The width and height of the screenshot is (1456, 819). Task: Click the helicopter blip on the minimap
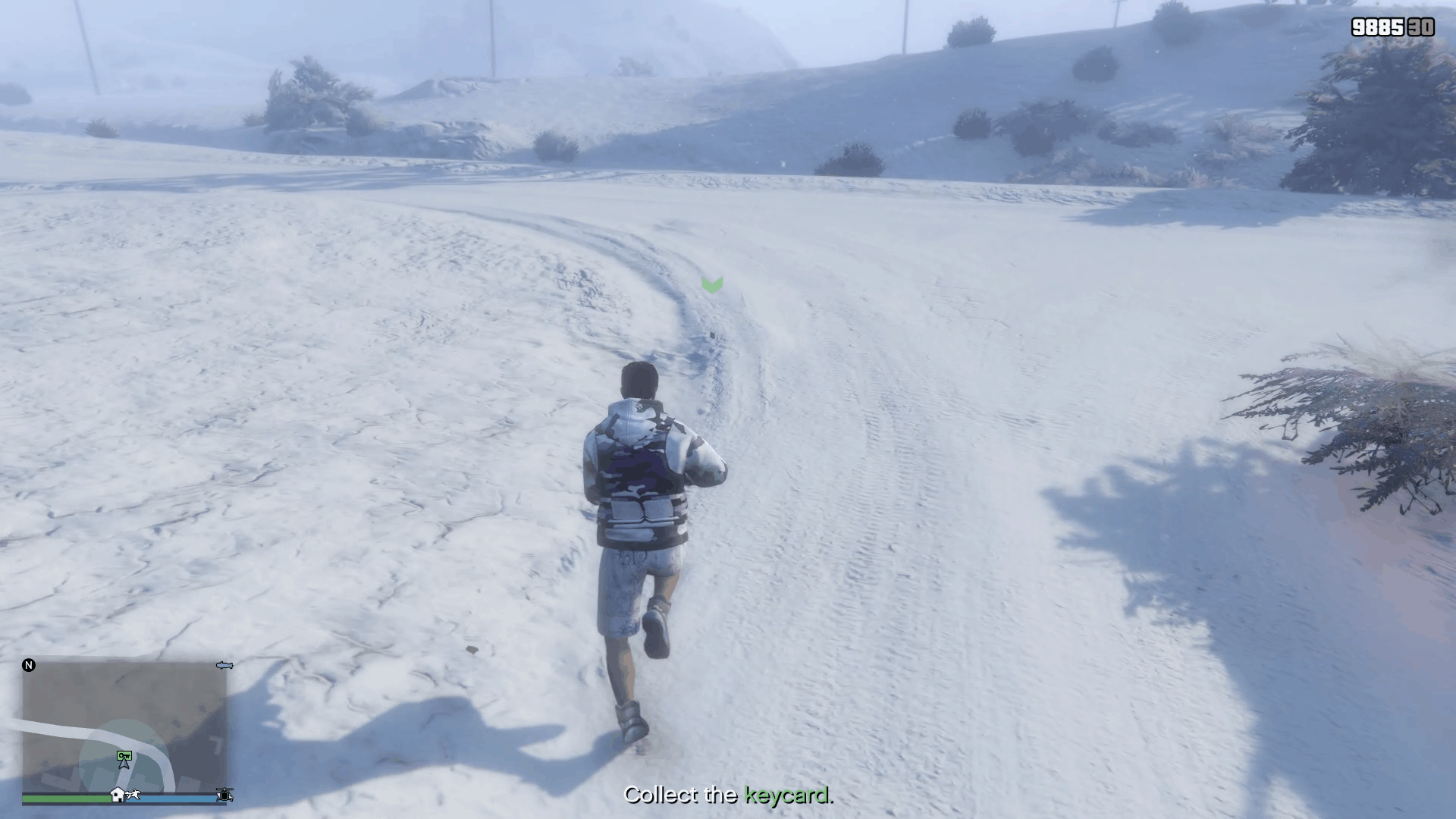pos(224,795)
